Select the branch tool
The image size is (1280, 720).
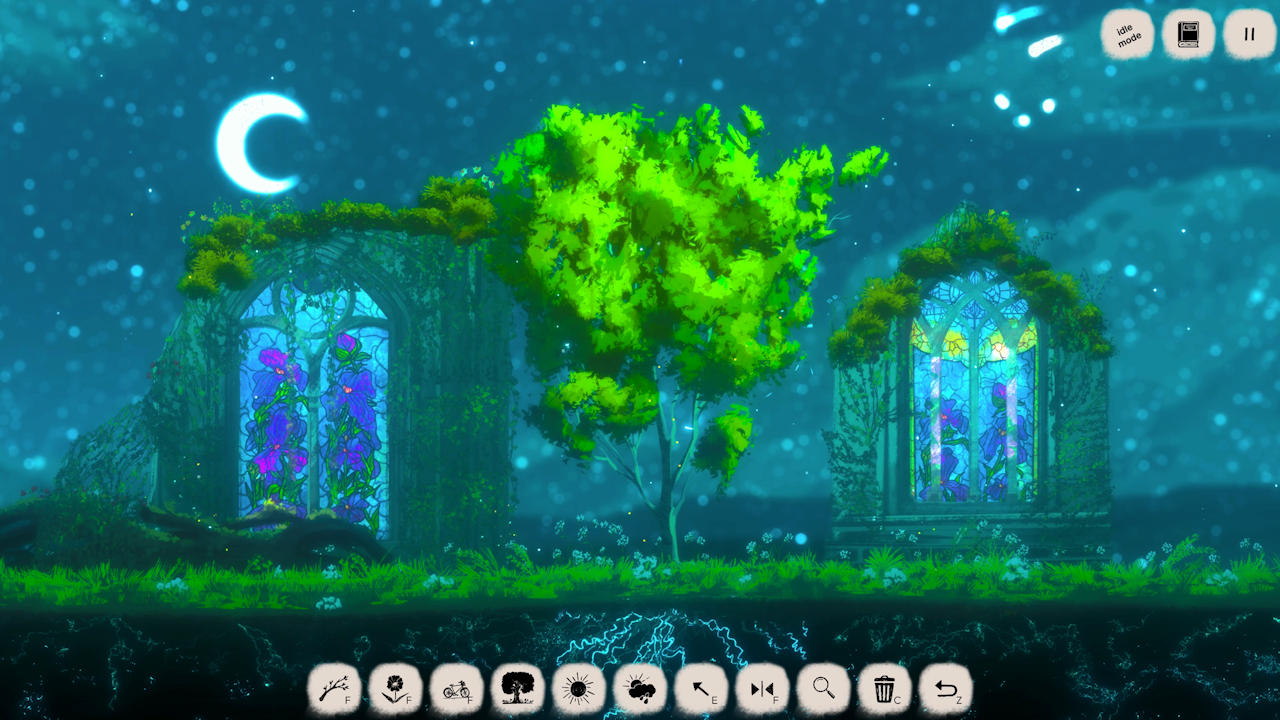click(x=334, y=689)
